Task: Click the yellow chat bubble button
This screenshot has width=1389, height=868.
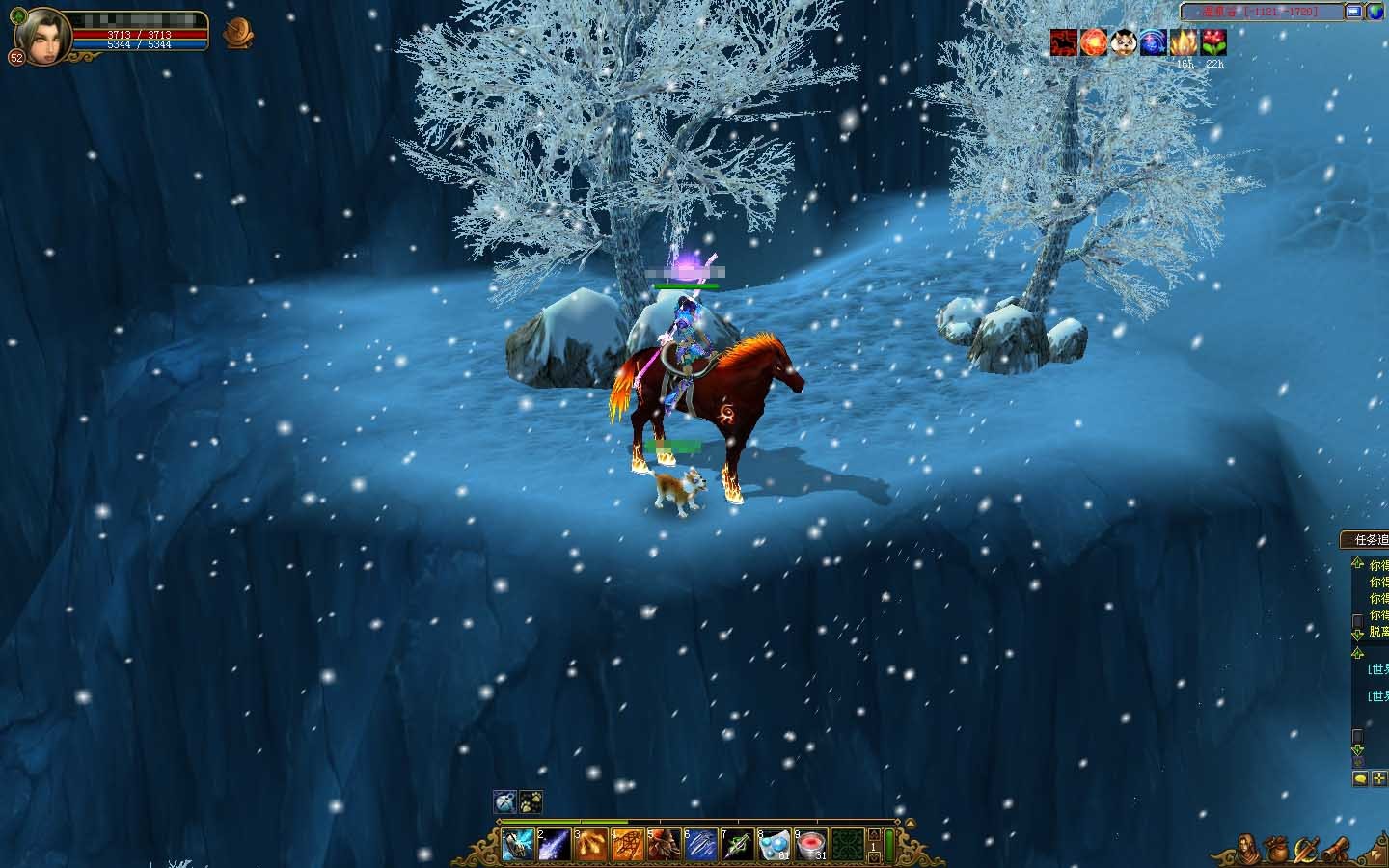Action: [1360, 779]
